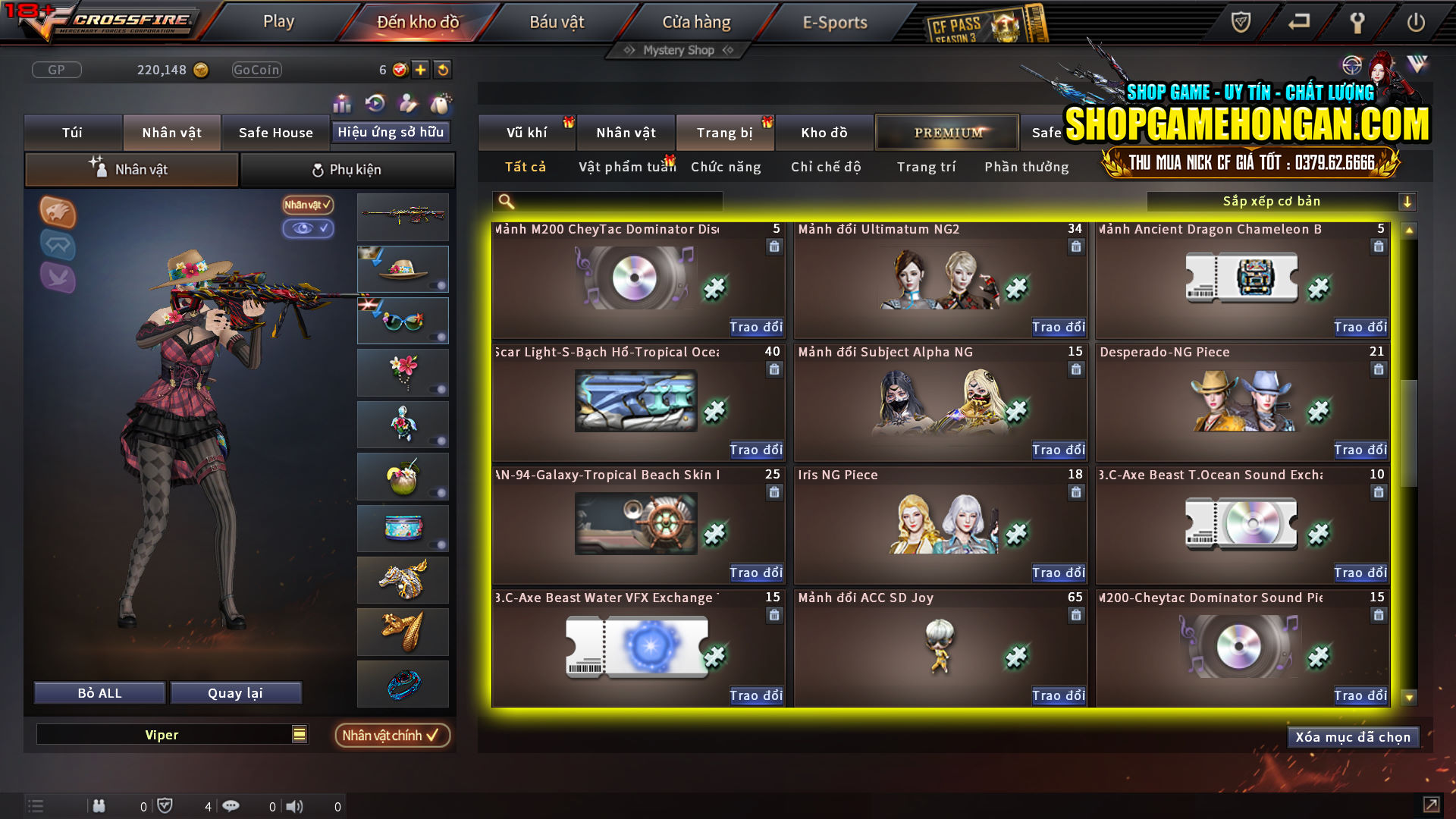1456x819 pixels.
Task: Open the ranking stats icon above the inventory tabs
Action: [342, 104]
